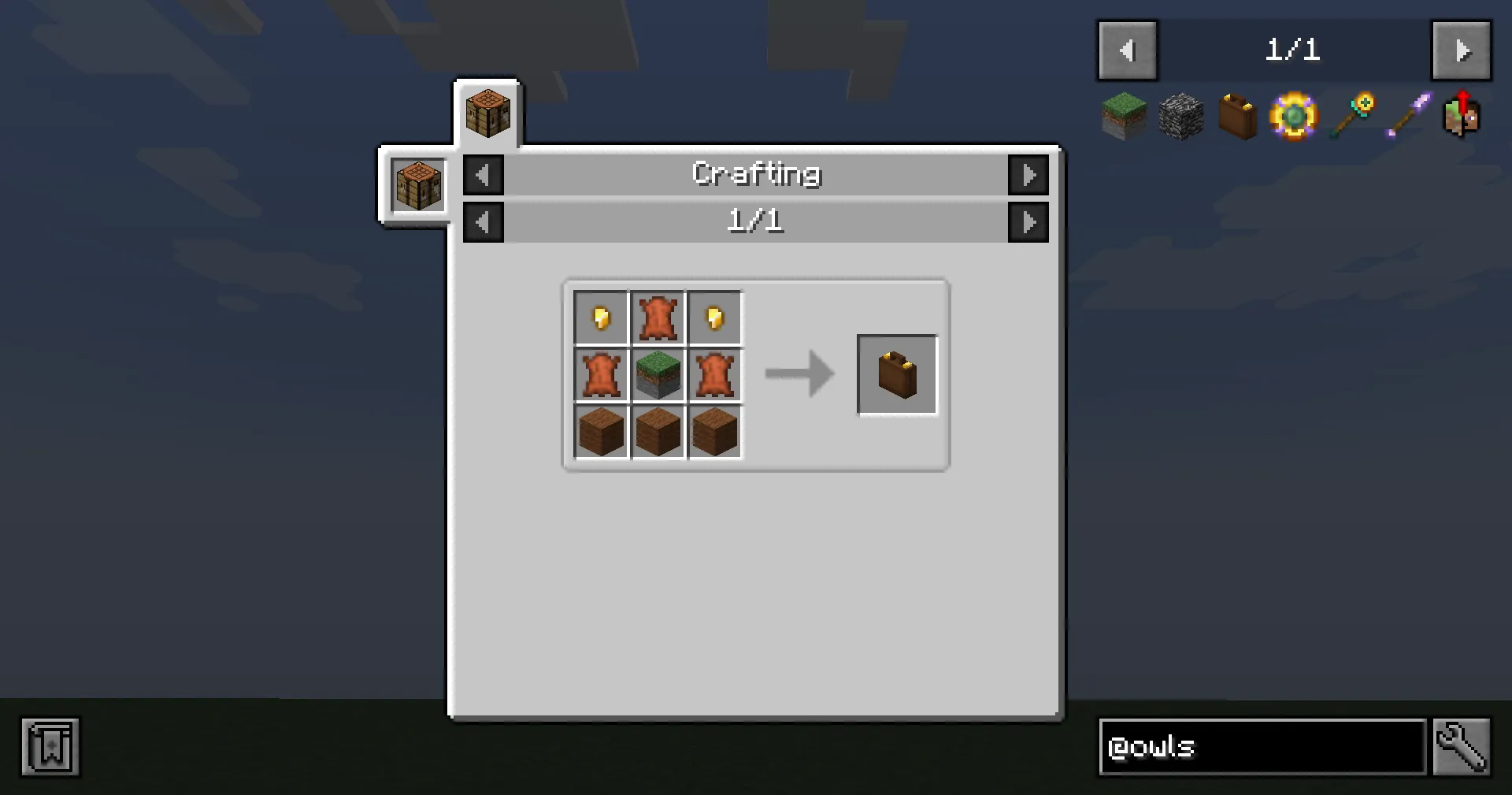Image resolution: width=1512 pixels, height=795 pixels.
Task: Click next page arrow under Crafting title
Action: (x=1029, y=221)
